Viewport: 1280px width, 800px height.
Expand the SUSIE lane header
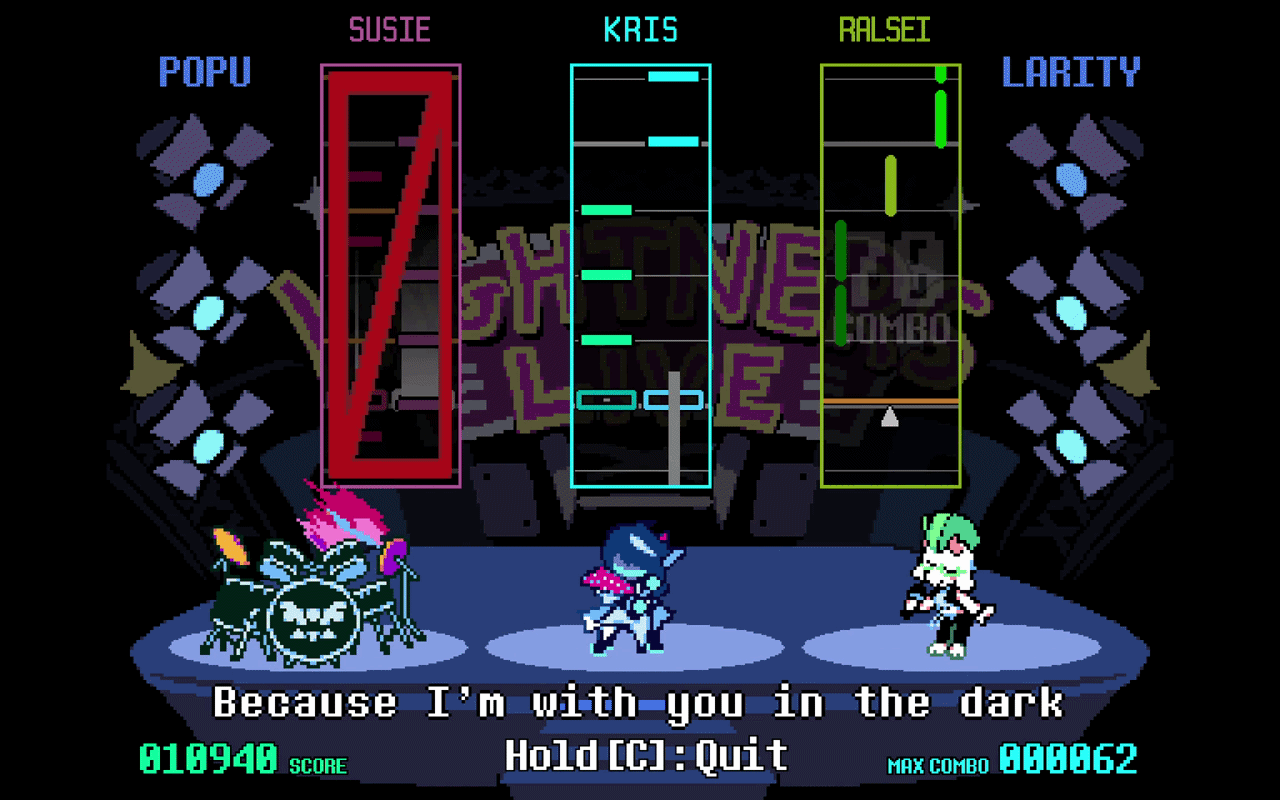point(390,29)
